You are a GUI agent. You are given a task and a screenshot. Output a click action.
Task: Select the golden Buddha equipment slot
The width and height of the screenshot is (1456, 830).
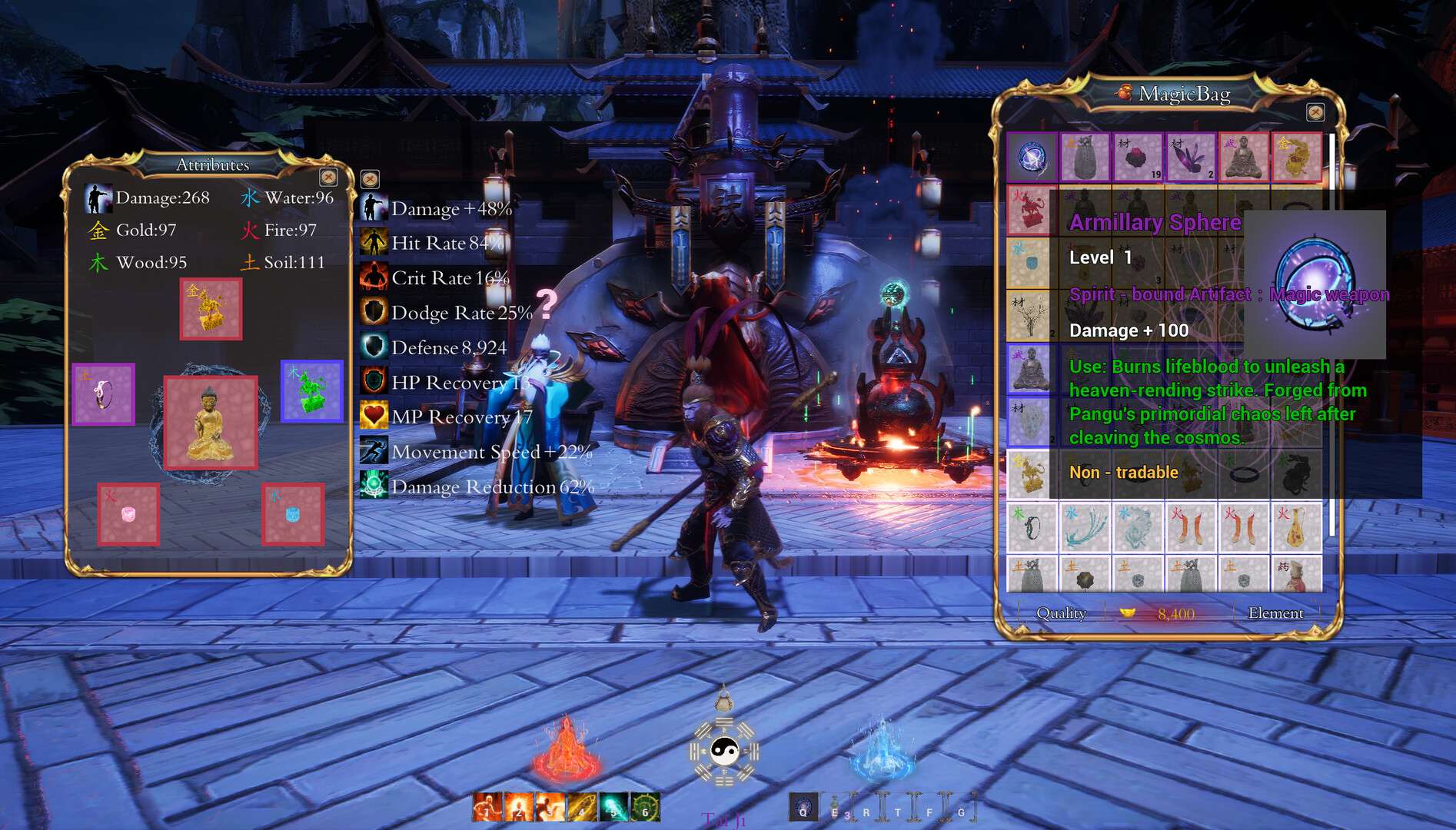pyautogui.click(x=211, y=423)
